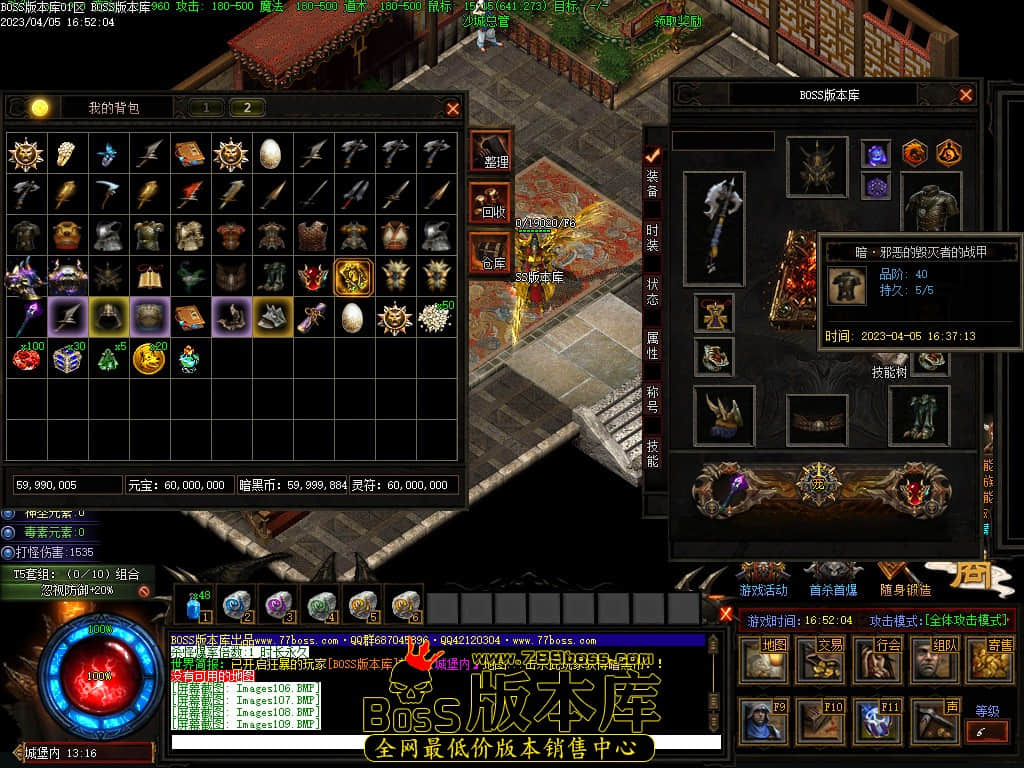Open the 仓库 warehouse
1024x768 pixels.
point(490,252)
